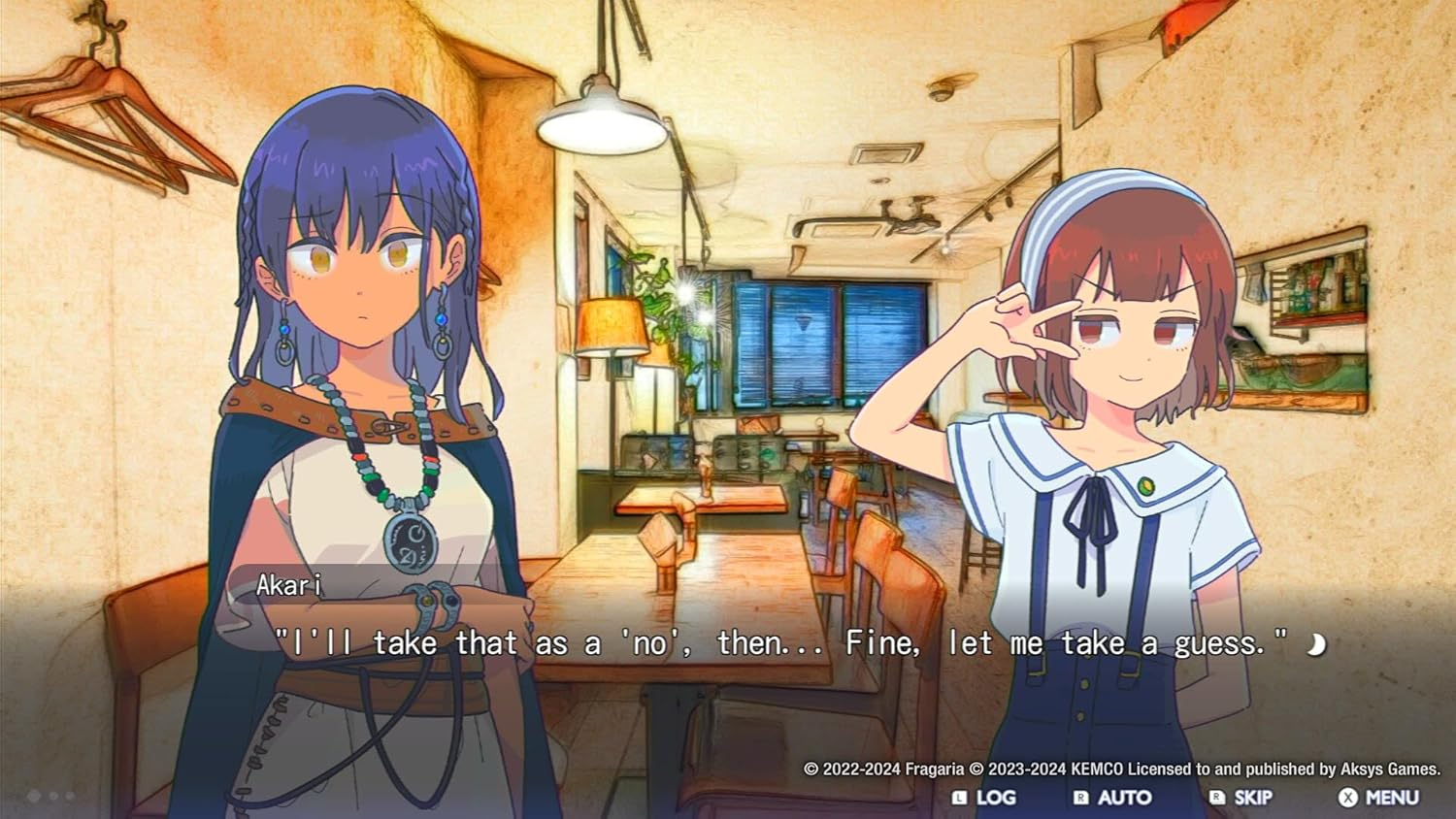Enable SKIP mode to fast-forward dialogue
The image size is (1456, 819).
tap(1252, 796)
